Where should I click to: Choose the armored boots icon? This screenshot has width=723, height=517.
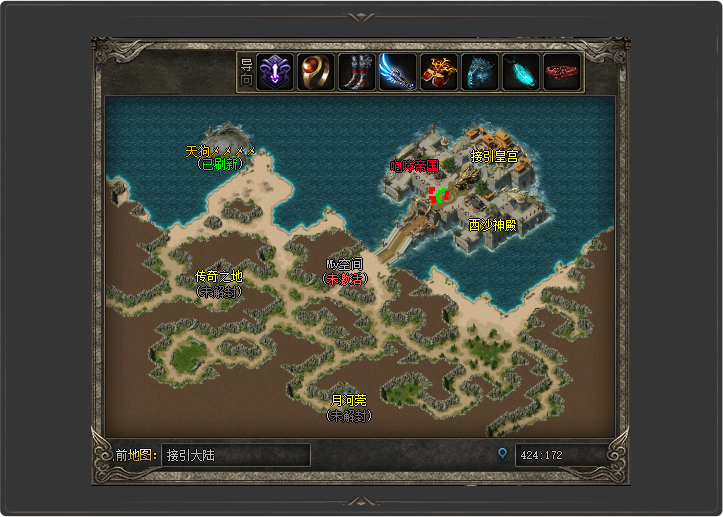(x=356, y=72)
